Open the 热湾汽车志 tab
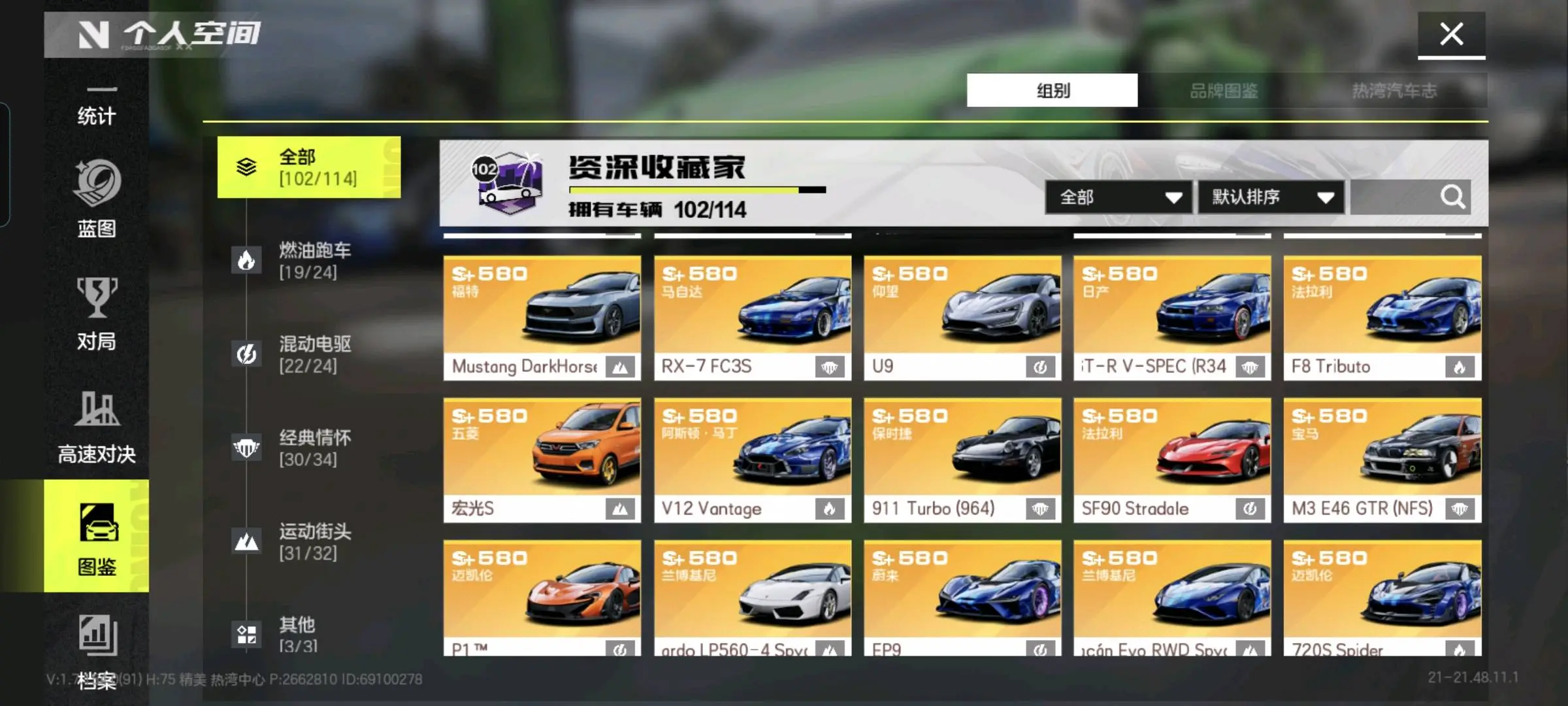1568x706 pixels. 1394,90
